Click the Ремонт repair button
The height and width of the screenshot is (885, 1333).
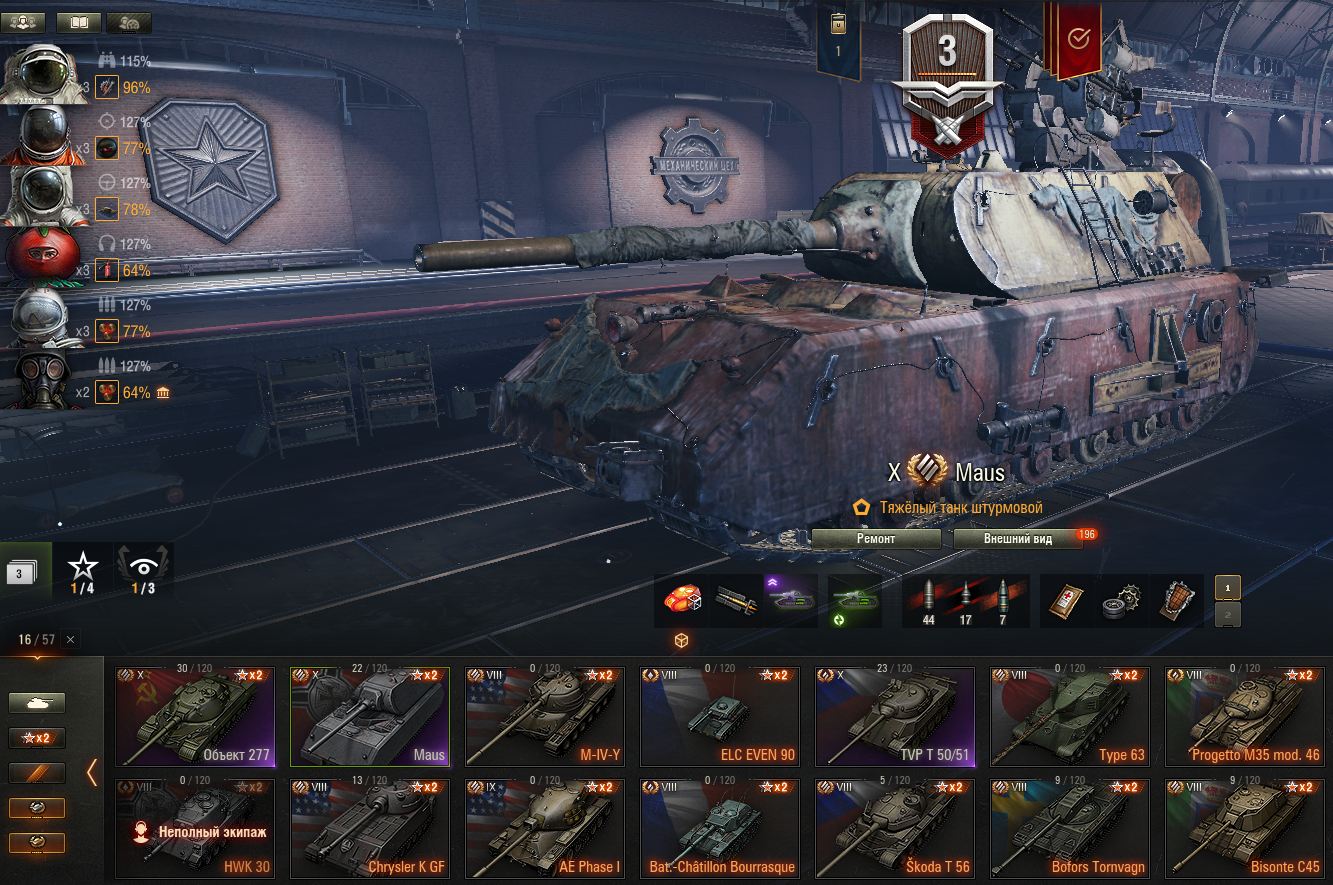[876, 539]
